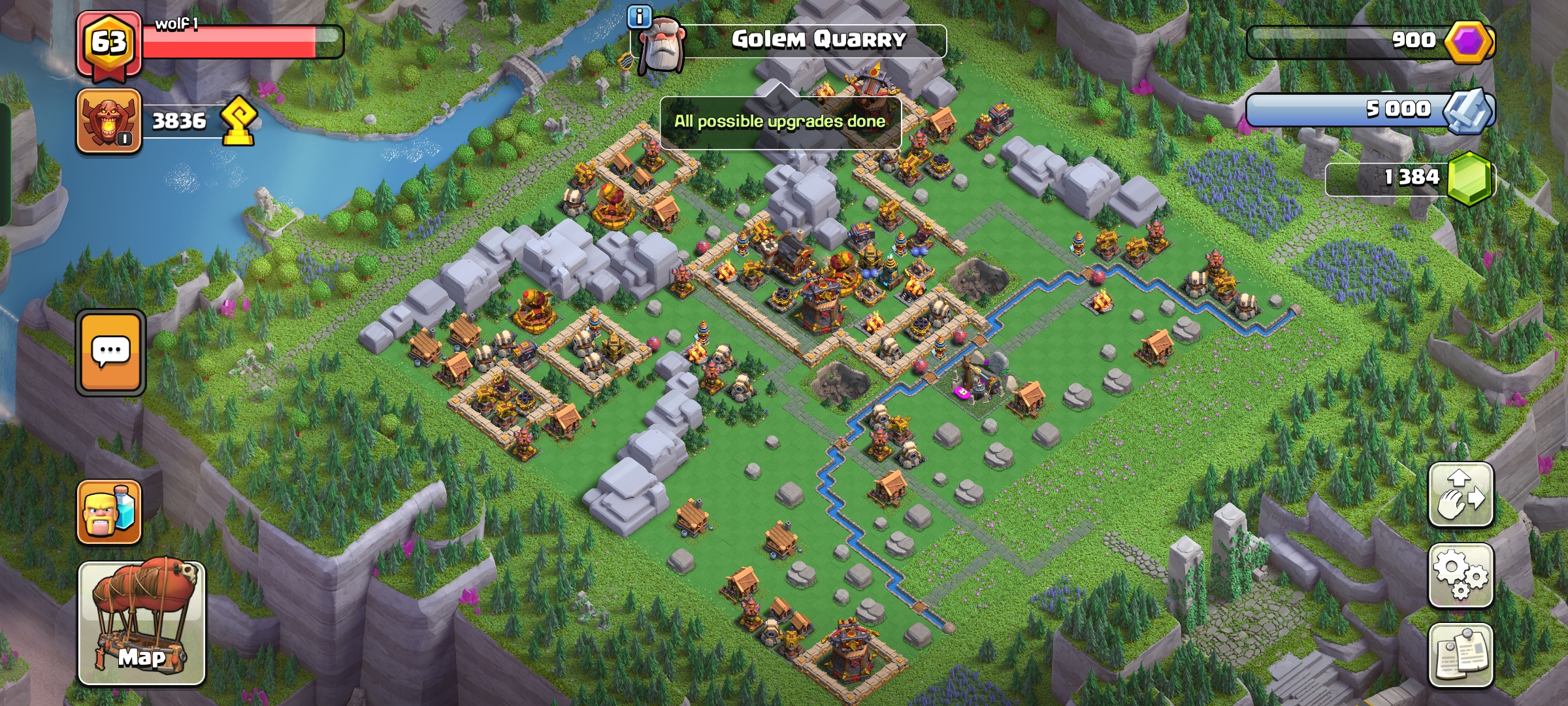Open the pinned notes button
This screenshot has height=706, width=1568.
tap(1461, 655)
